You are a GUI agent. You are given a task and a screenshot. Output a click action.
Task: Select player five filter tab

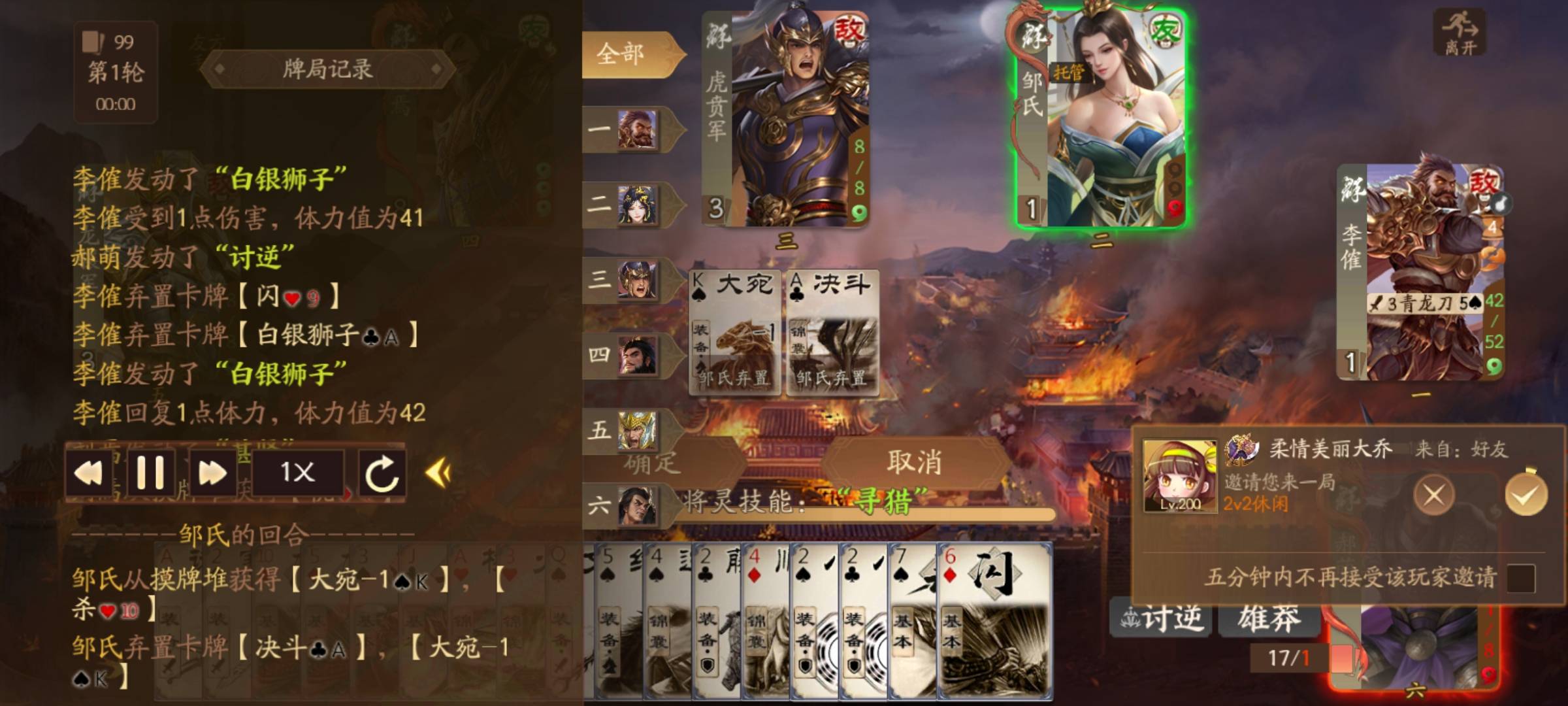tap(627, 430)
